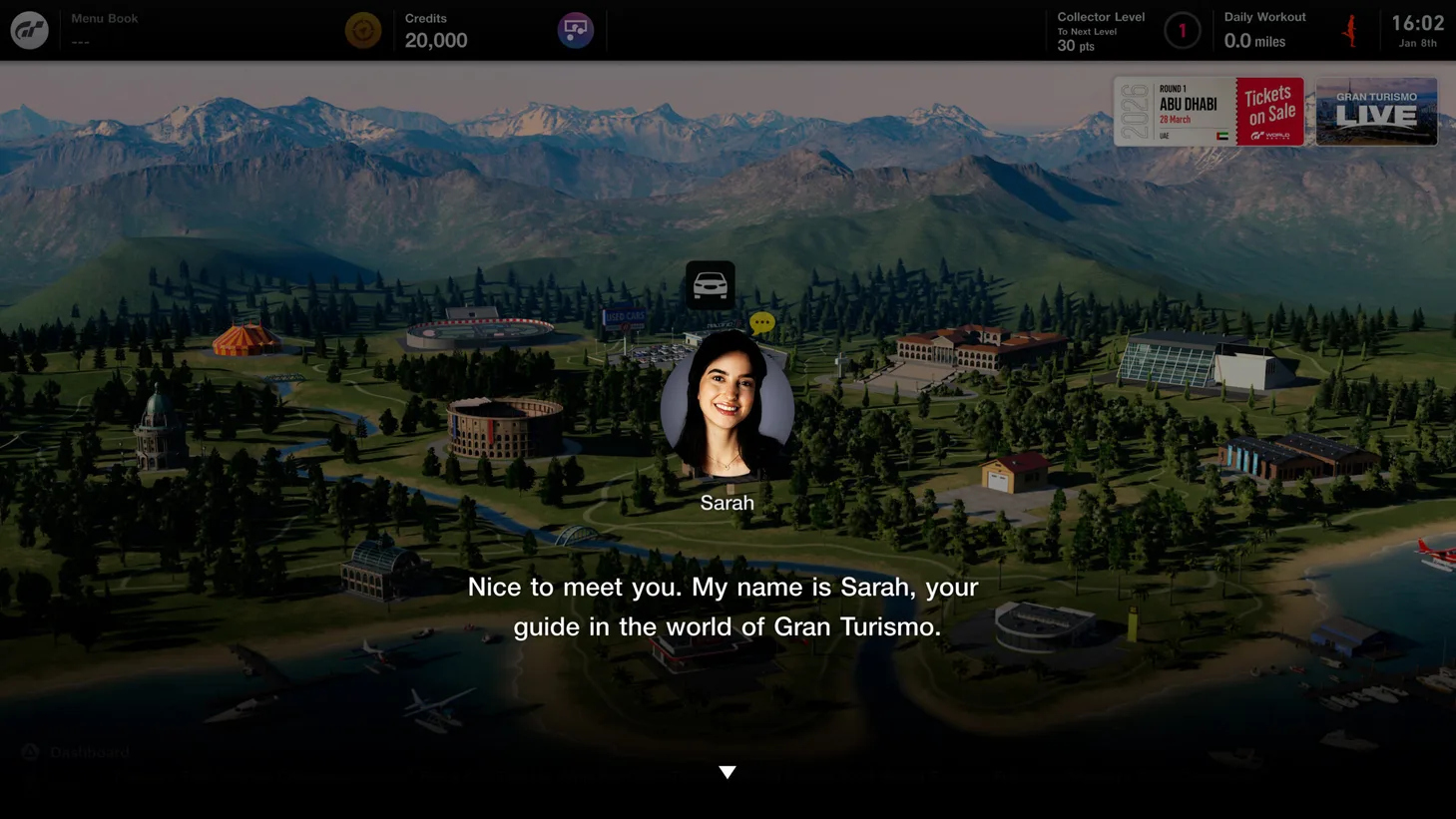Click the racetrack stadium on the world map
The image size is (1456, 819).
click(x=479, y=331)
